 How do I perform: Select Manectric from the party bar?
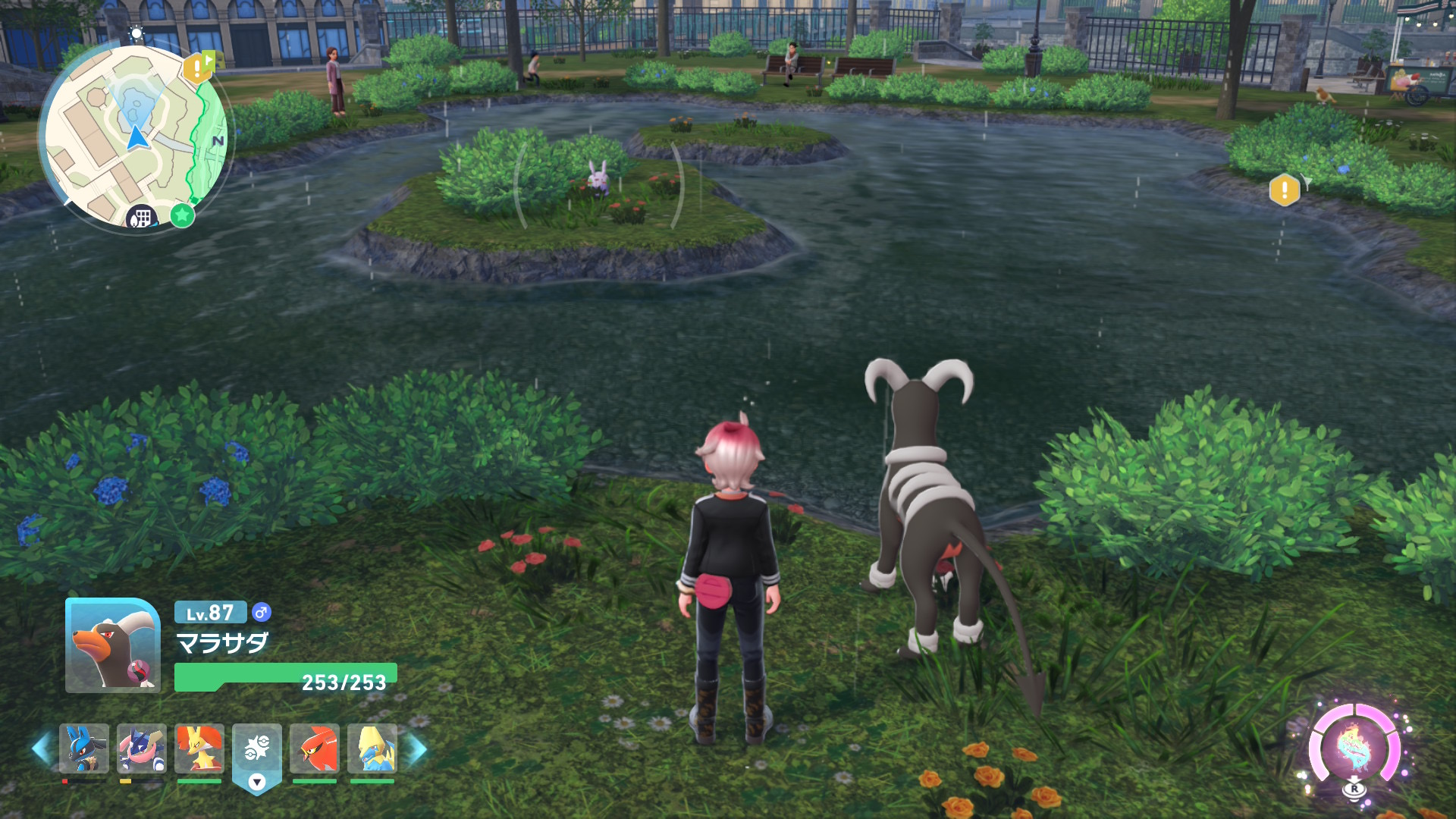tap(372, 748)
